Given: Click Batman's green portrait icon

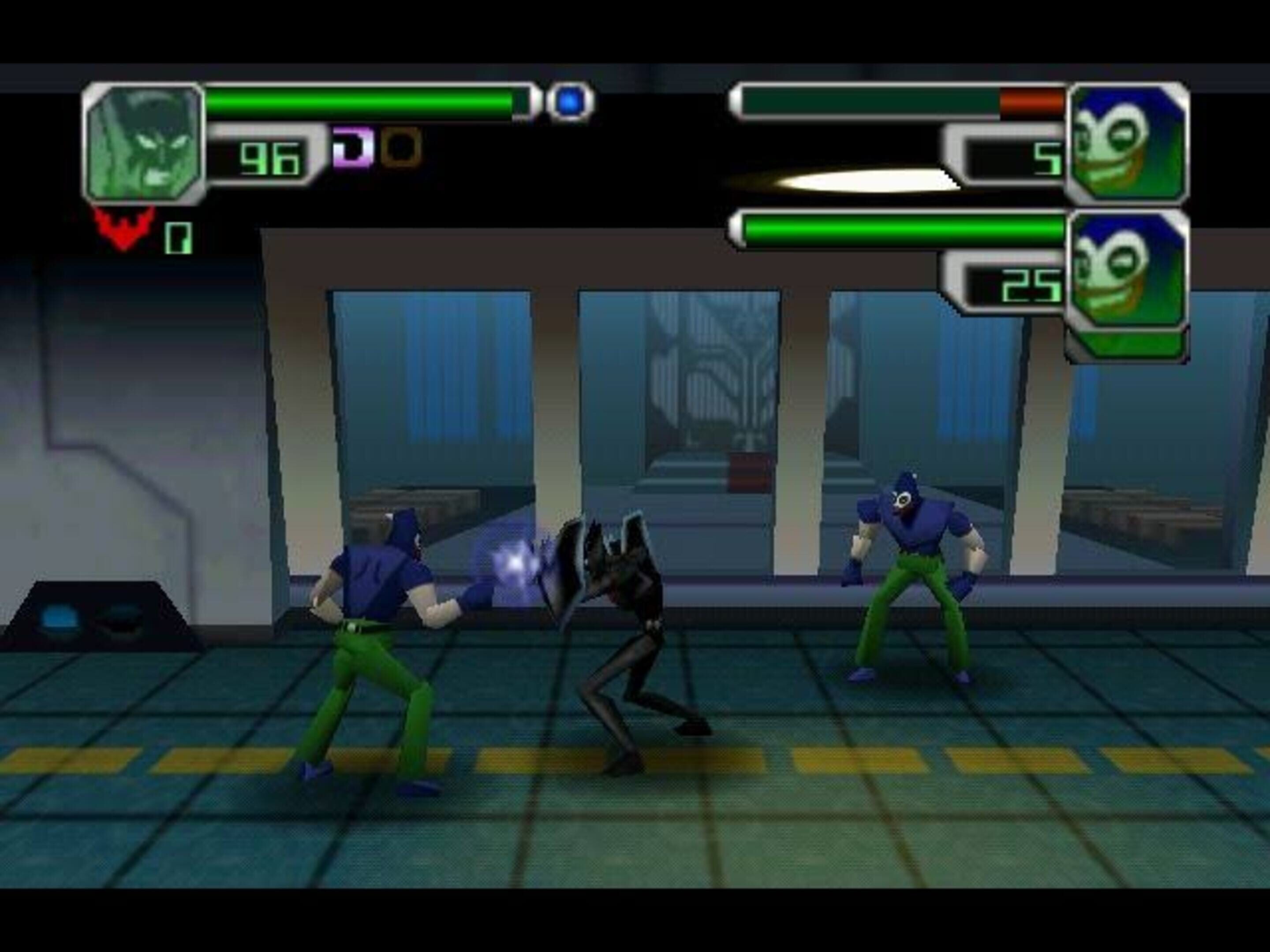Looking at the screenshot, I should [143, 143].
